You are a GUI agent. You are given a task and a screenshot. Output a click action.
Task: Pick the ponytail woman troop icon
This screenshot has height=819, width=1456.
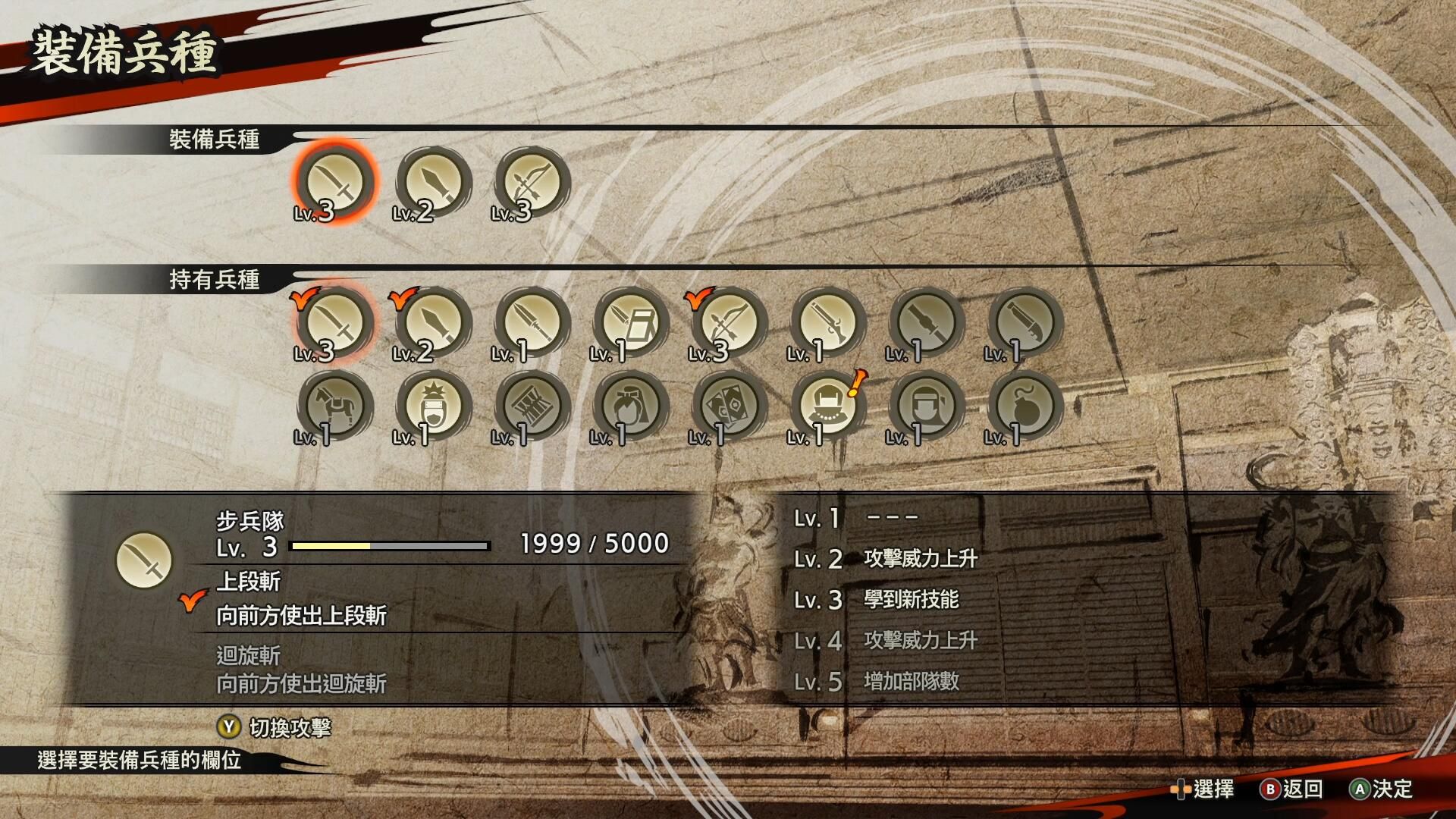click(x=630, y=406)
